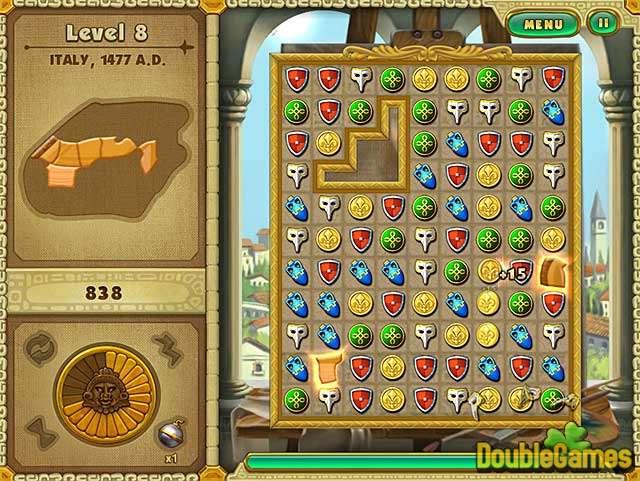Pause the game with the pause button

602,22
